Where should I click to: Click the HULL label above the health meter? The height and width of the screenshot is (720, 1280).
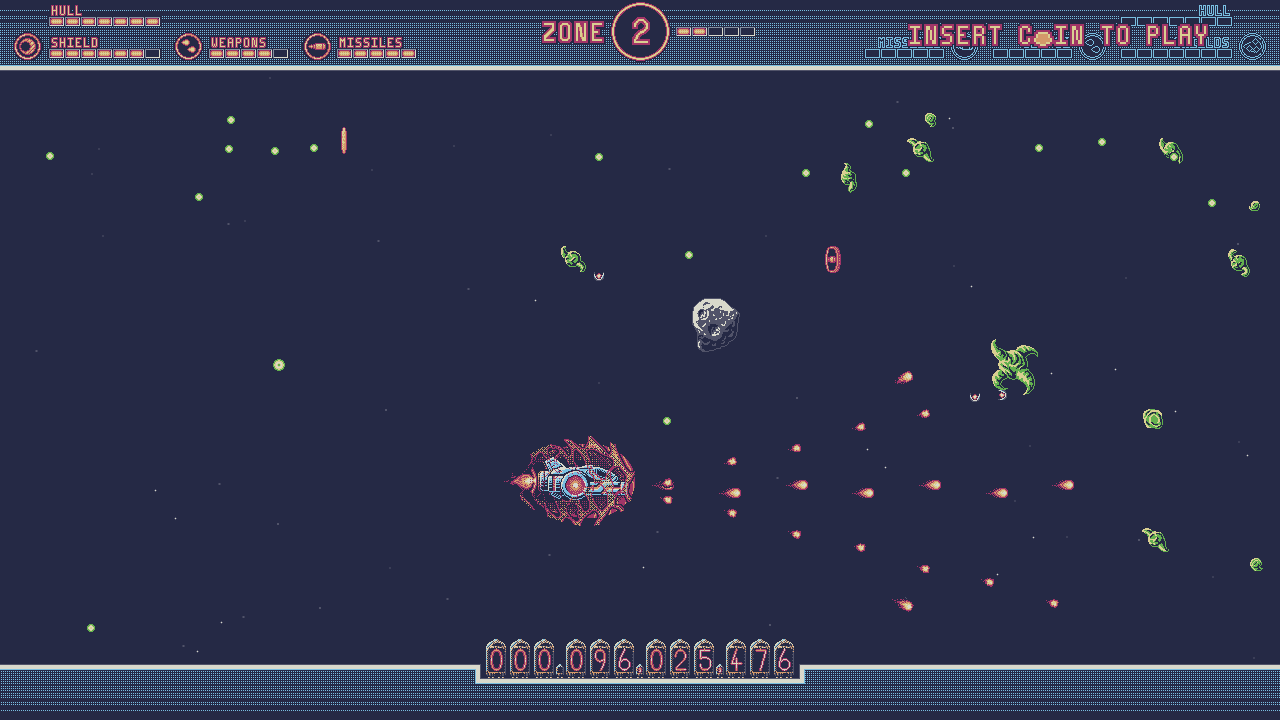click(66, 10)
